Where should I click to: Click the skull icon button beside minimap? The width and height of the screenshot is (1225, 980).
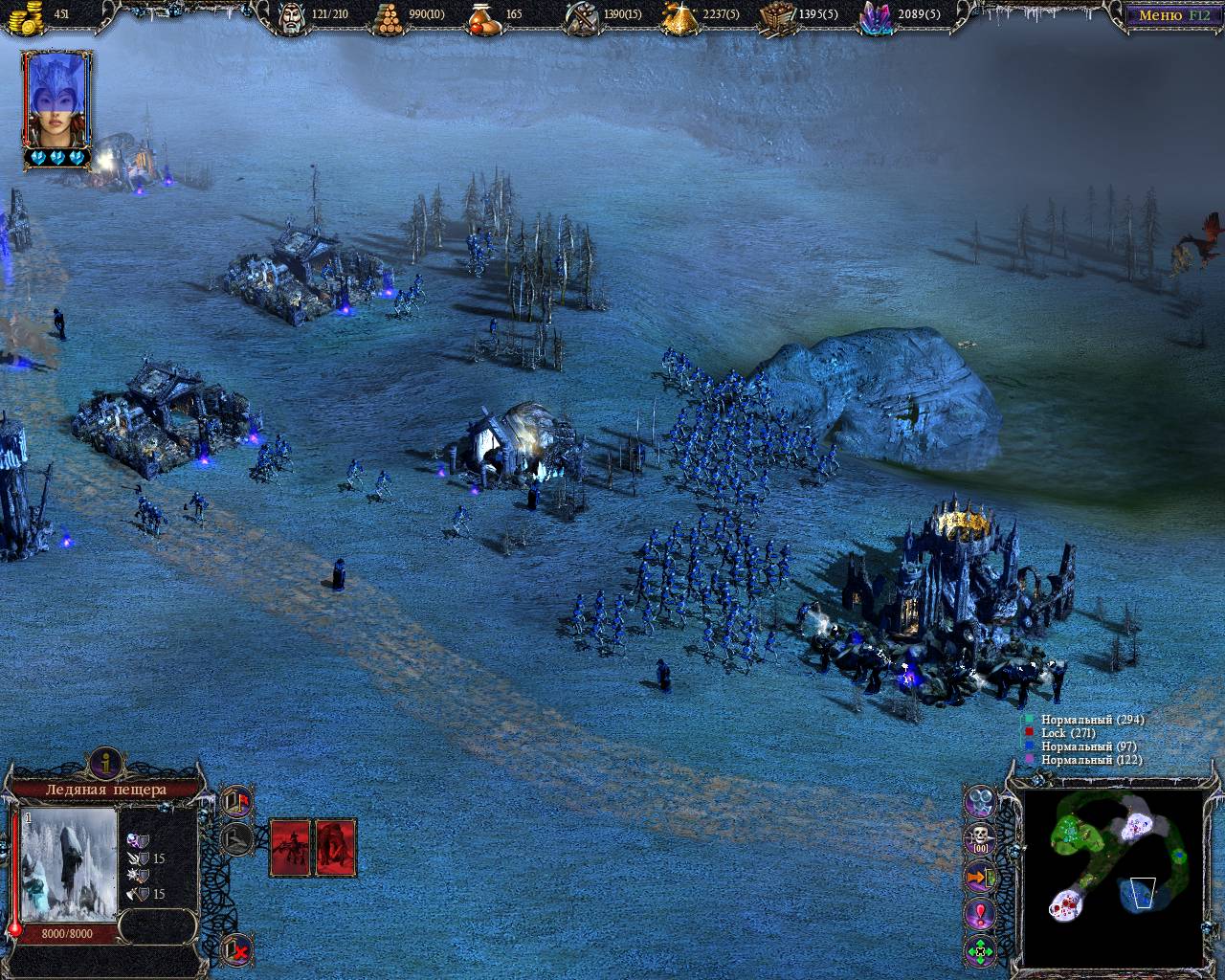click(x=980, y=839)
